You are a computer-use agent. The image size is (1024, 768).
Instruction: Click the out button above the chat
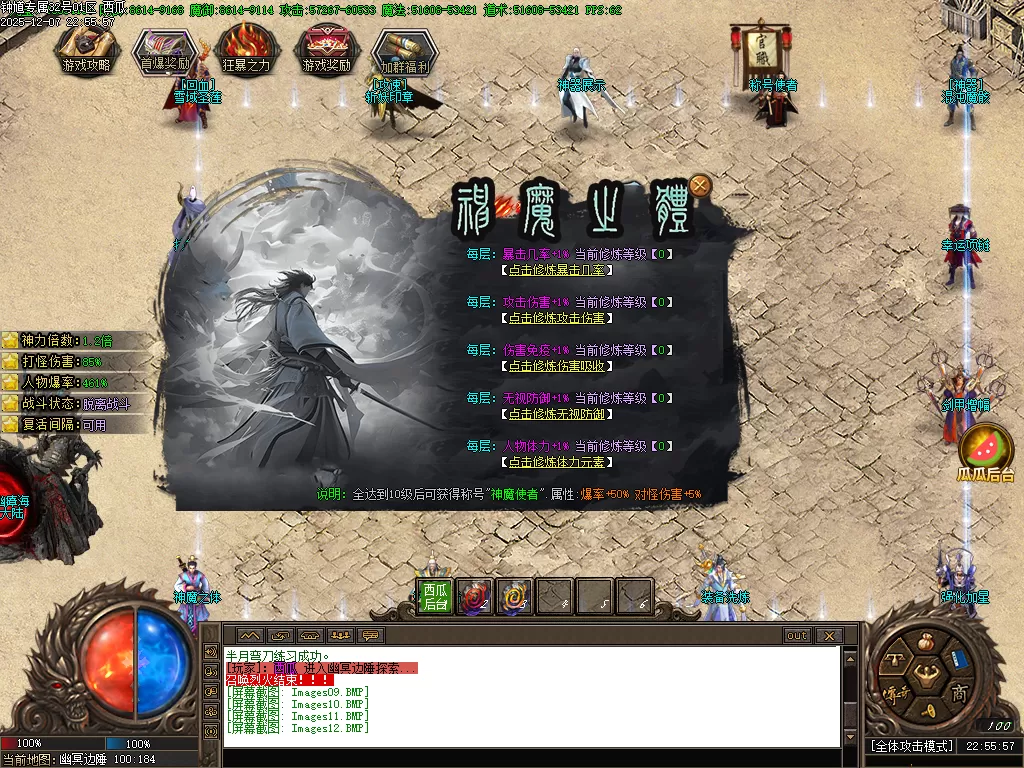click(797, 636)
